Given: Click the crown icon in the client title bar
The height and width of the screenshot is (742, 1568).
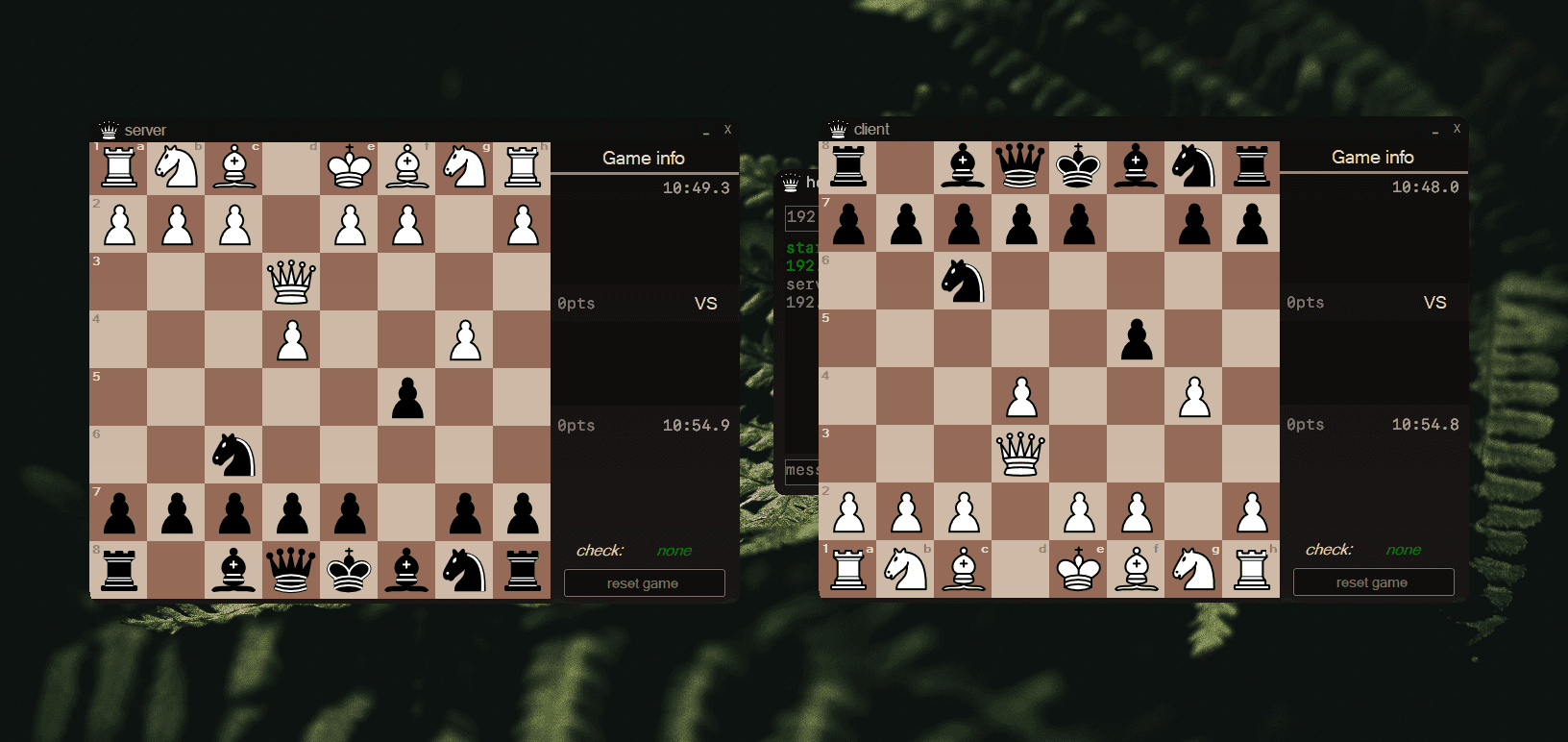Looking at the screenshot, I should pyautogui.click(x=840, y=128).
